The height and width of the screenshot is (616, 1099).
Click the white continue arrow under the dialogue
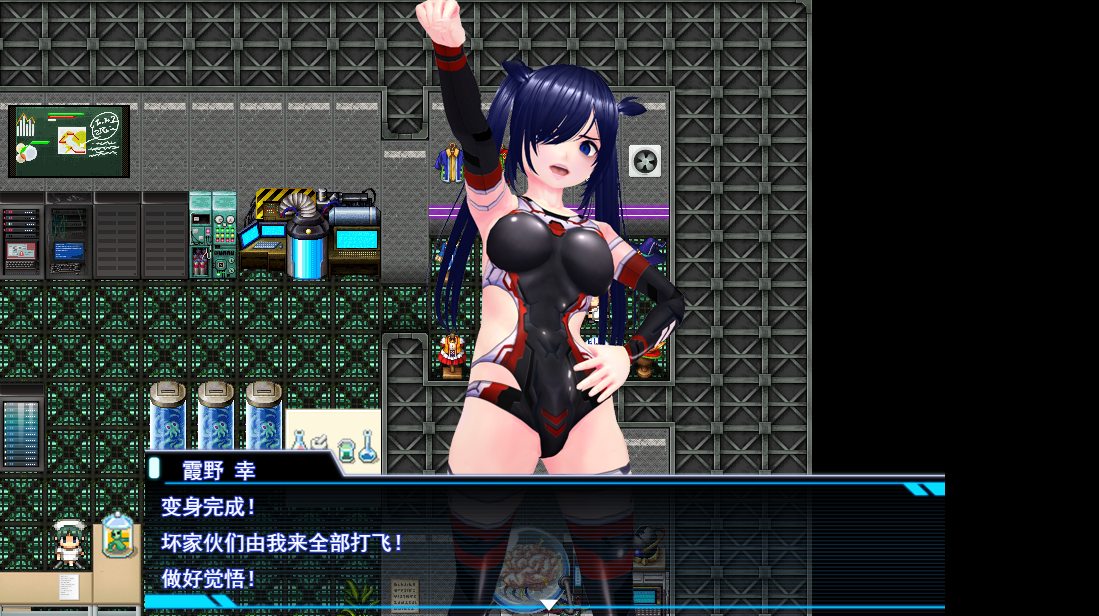[549, 604]
